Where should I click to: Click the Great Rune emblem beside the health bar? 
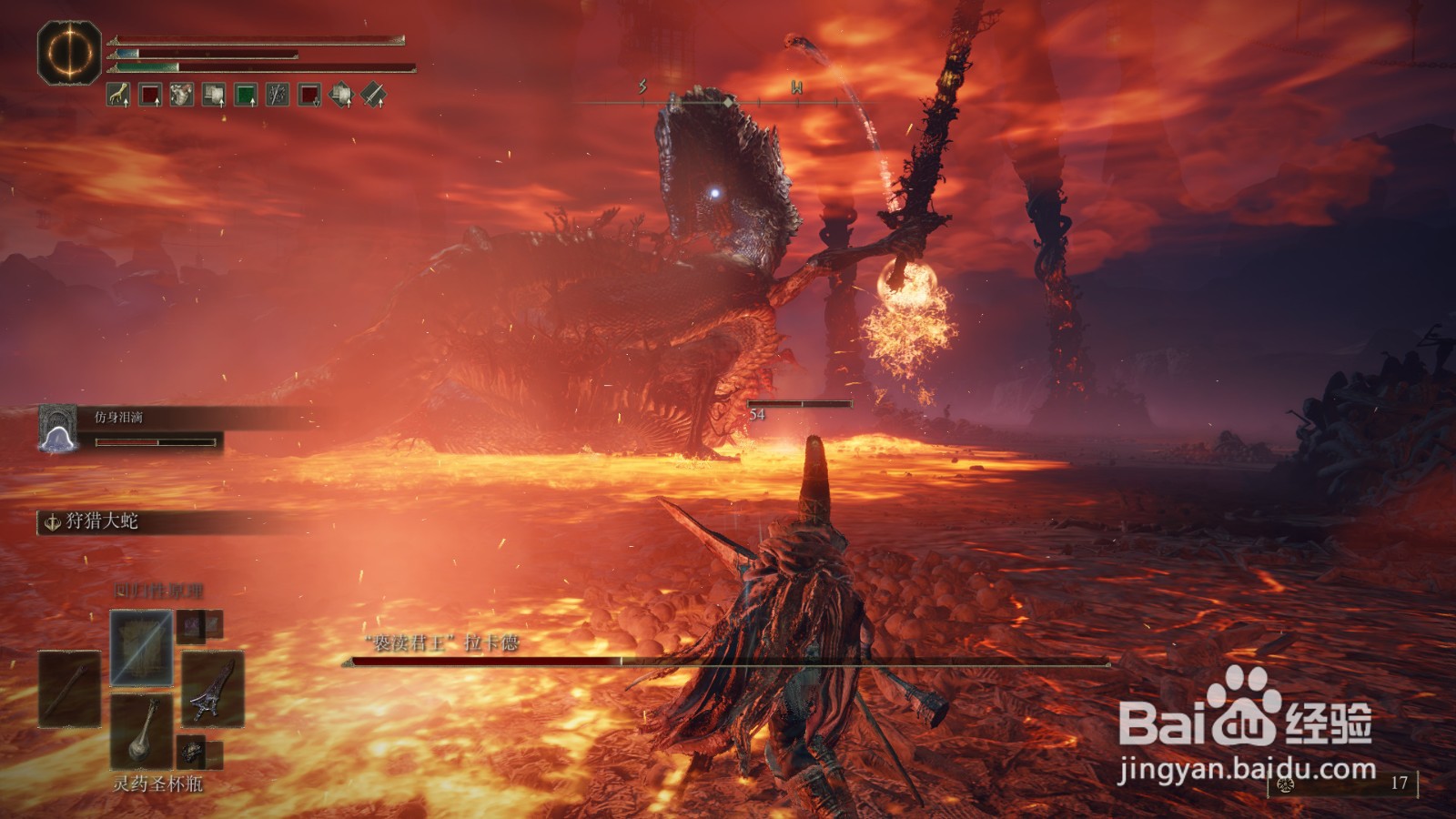pos(69,53)
